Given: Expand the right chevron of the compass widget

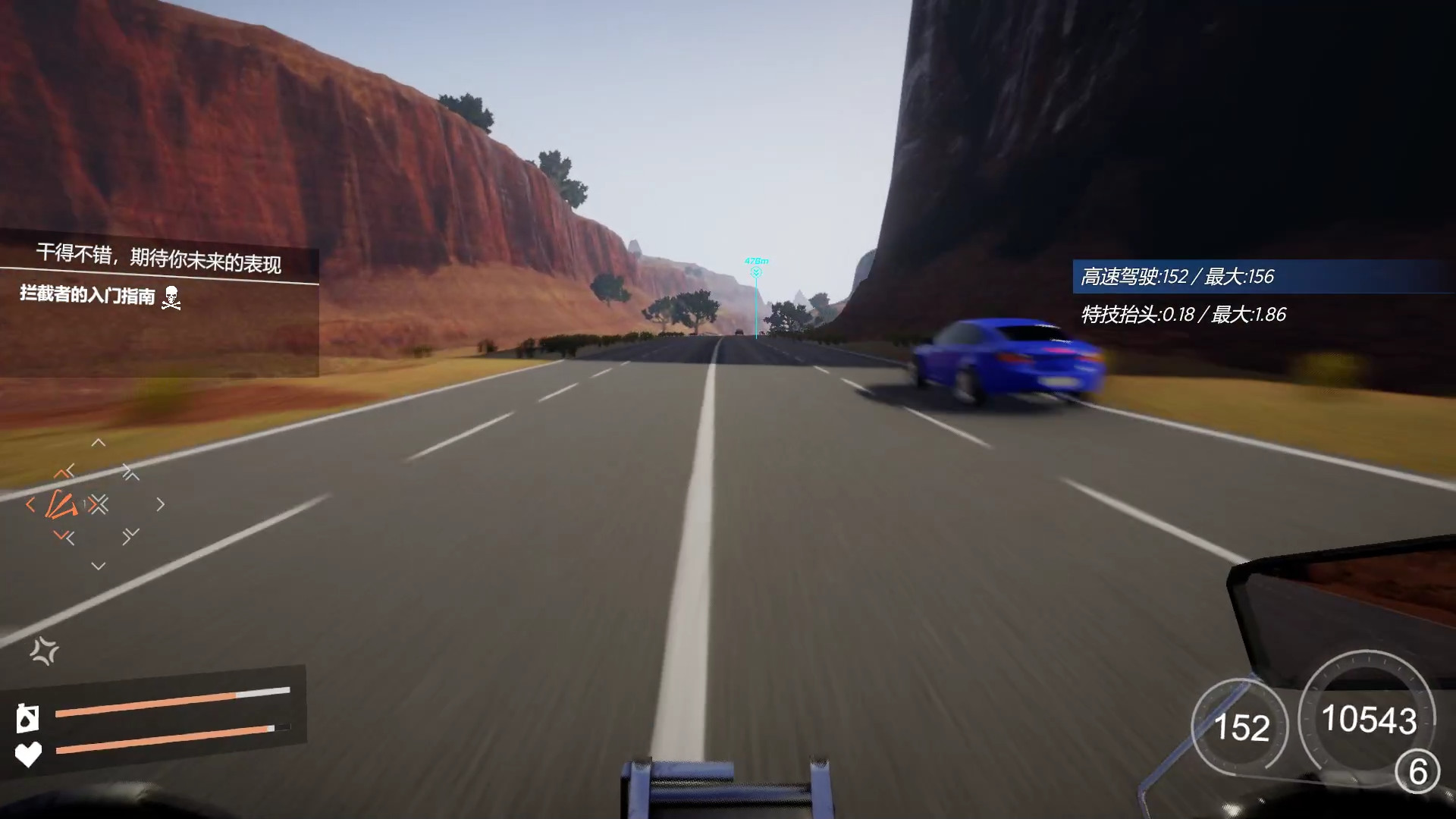Looking at the screenshot, I should click(161, 503).
